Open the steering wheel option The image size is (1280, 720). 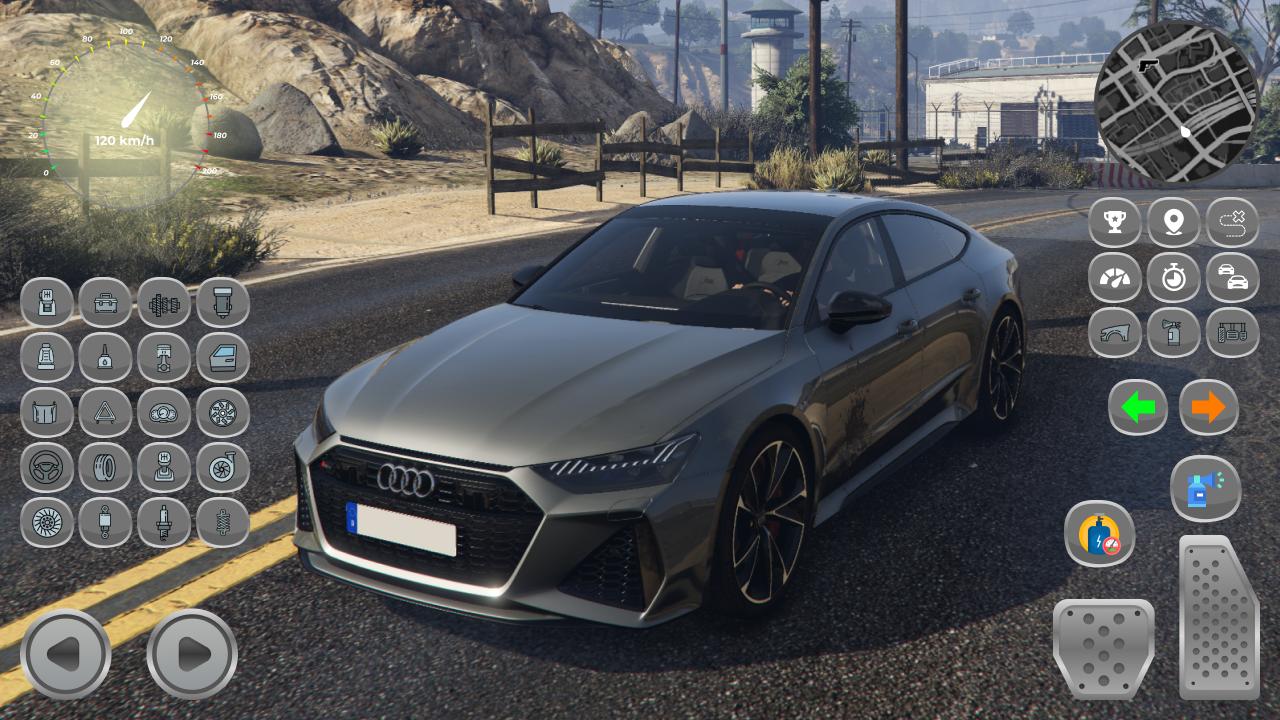(47, 467)
